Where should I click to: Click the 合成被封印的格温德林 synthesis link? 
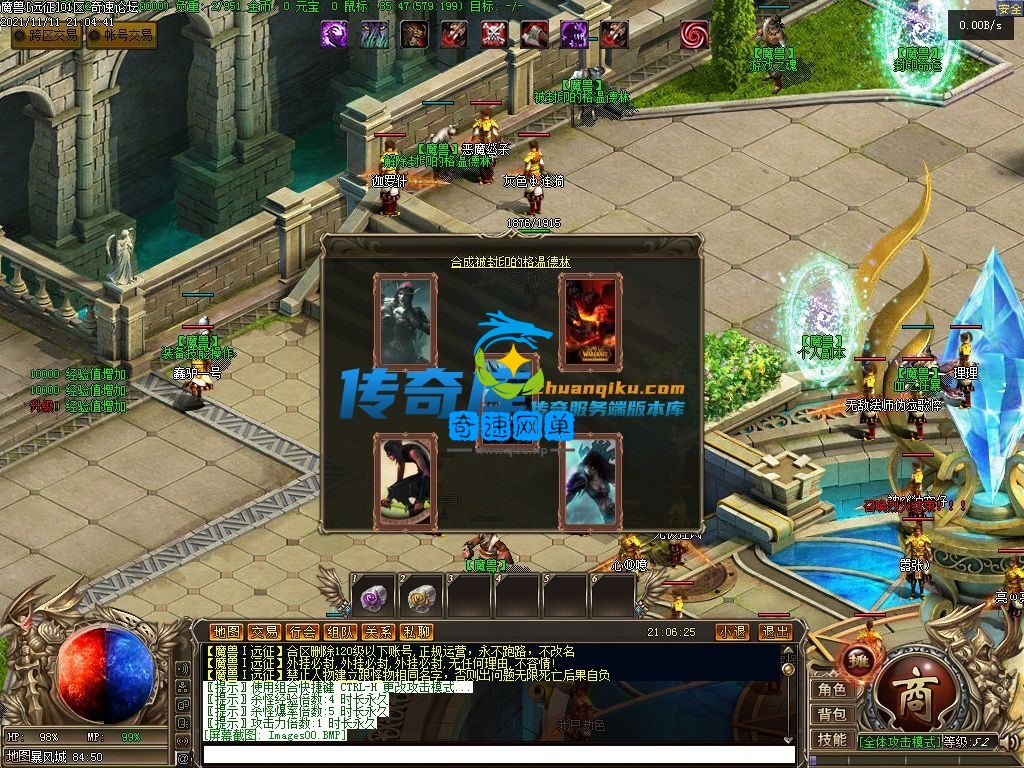[511, 262]
